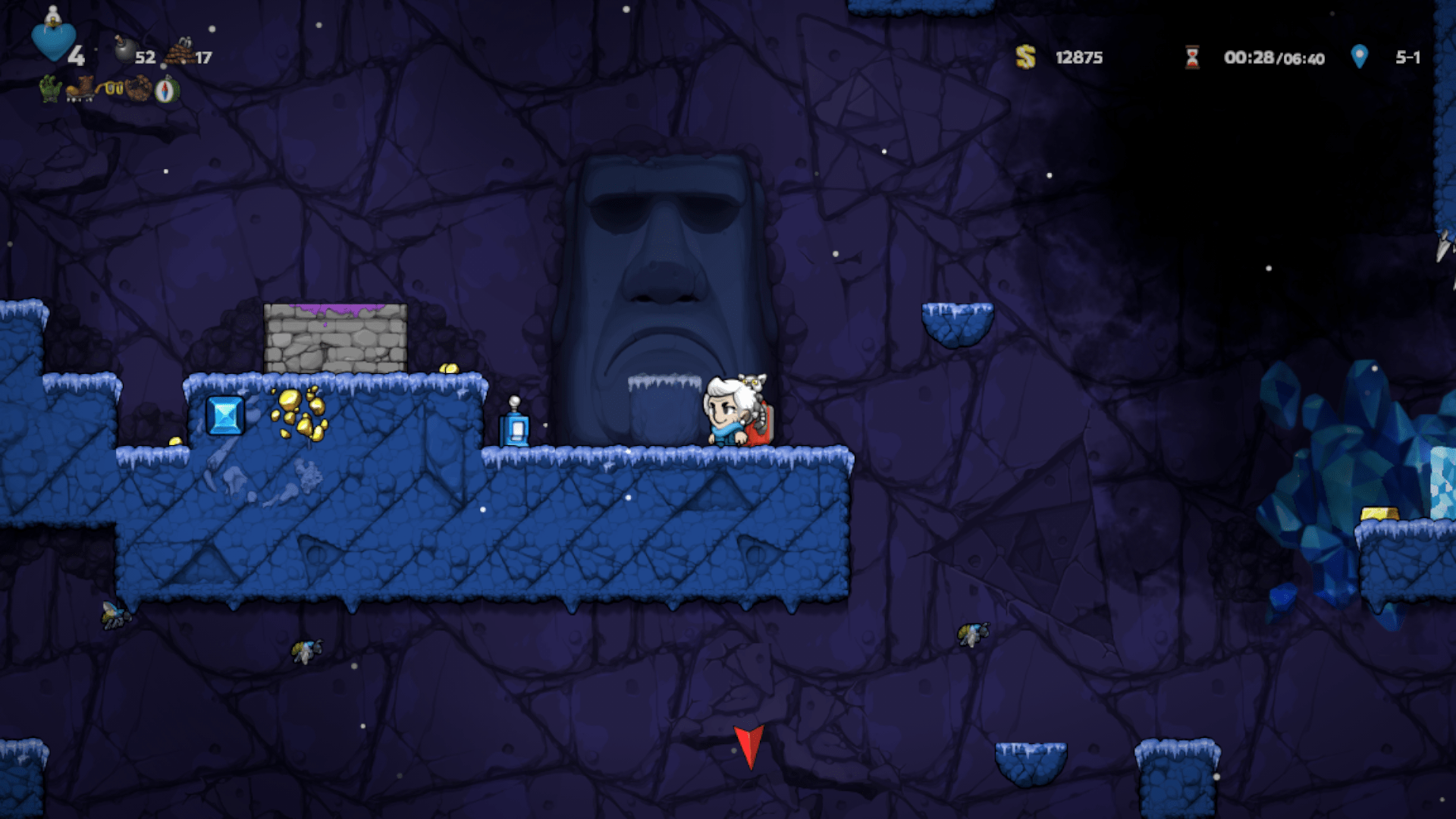Screen dimensions: 1456x819
Task: Select the blue health heart icon
Action: pos(55,42)
